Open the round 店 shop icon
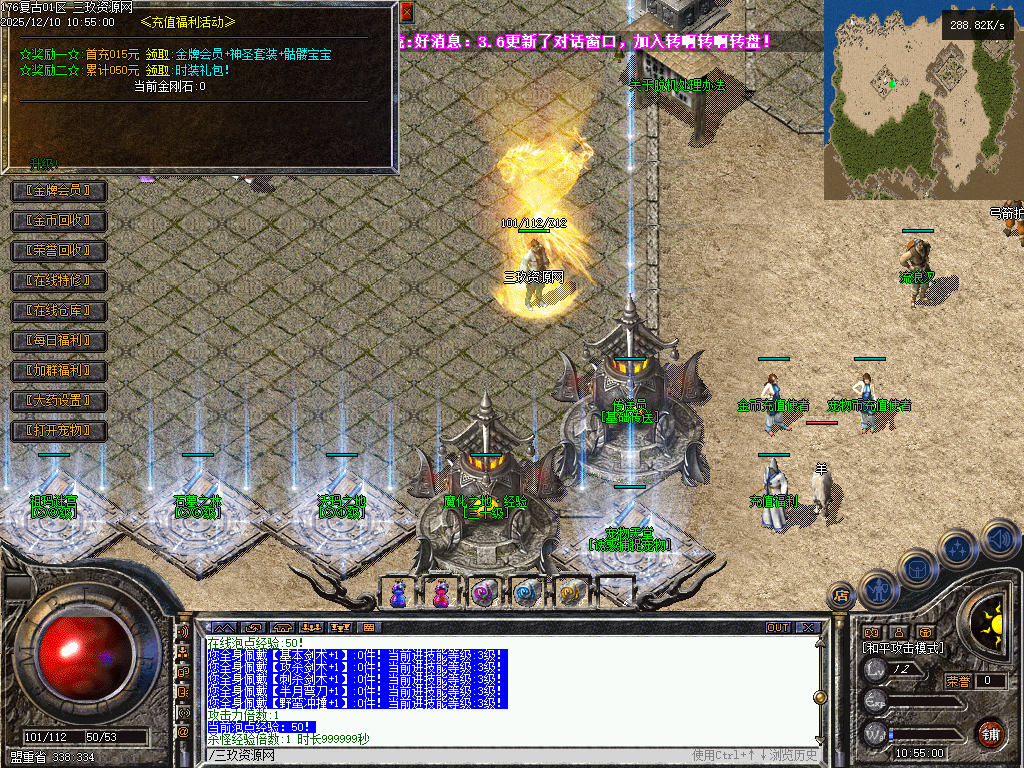This screenshot has width=1024, height=768. point(841,597)
